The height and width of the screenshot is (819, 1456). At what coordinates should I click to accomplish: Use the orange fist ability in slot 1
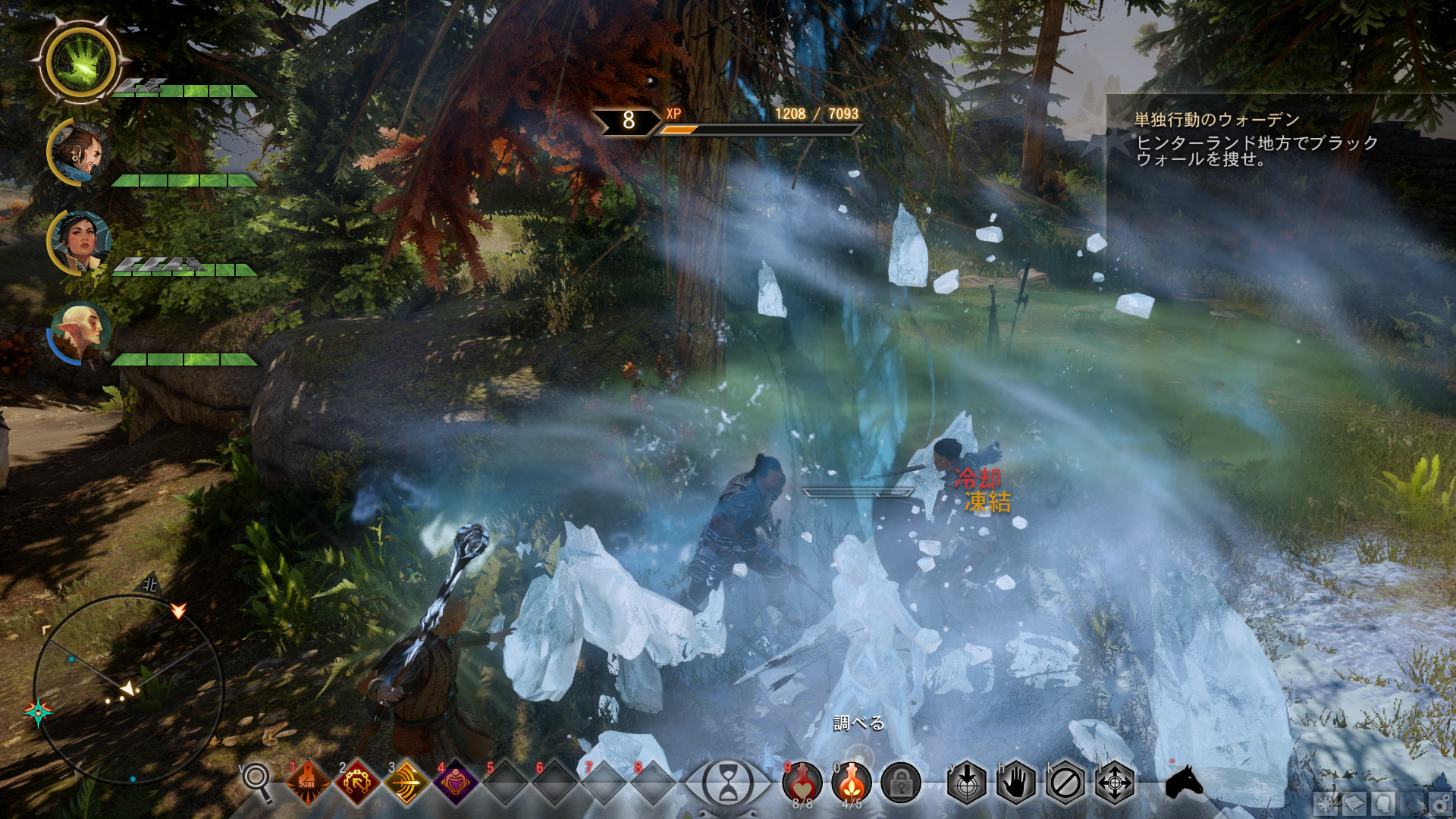pos(308,783)
